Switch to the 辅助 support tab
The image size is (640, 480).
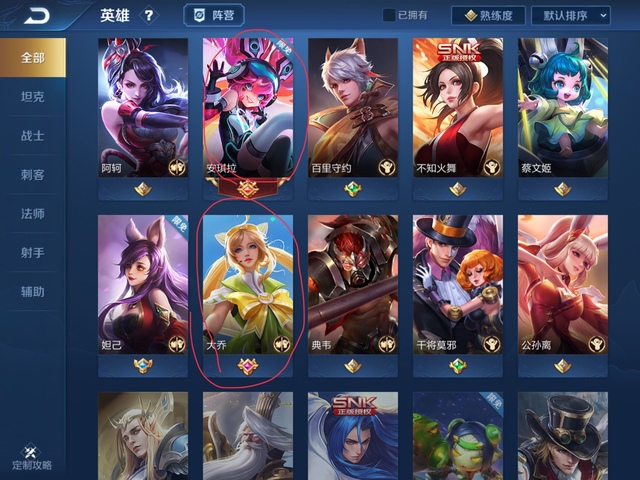click(33, 292)
